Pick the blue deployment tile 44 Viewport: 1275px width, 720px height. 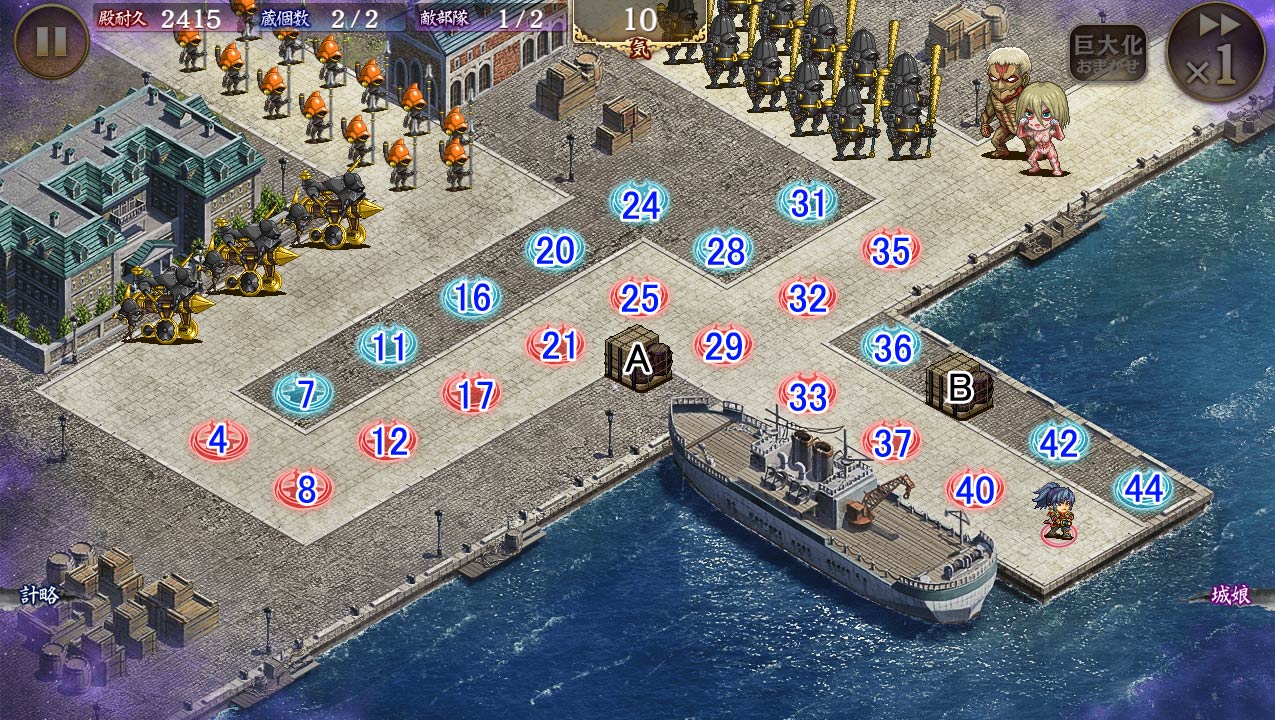(1143, 488)
